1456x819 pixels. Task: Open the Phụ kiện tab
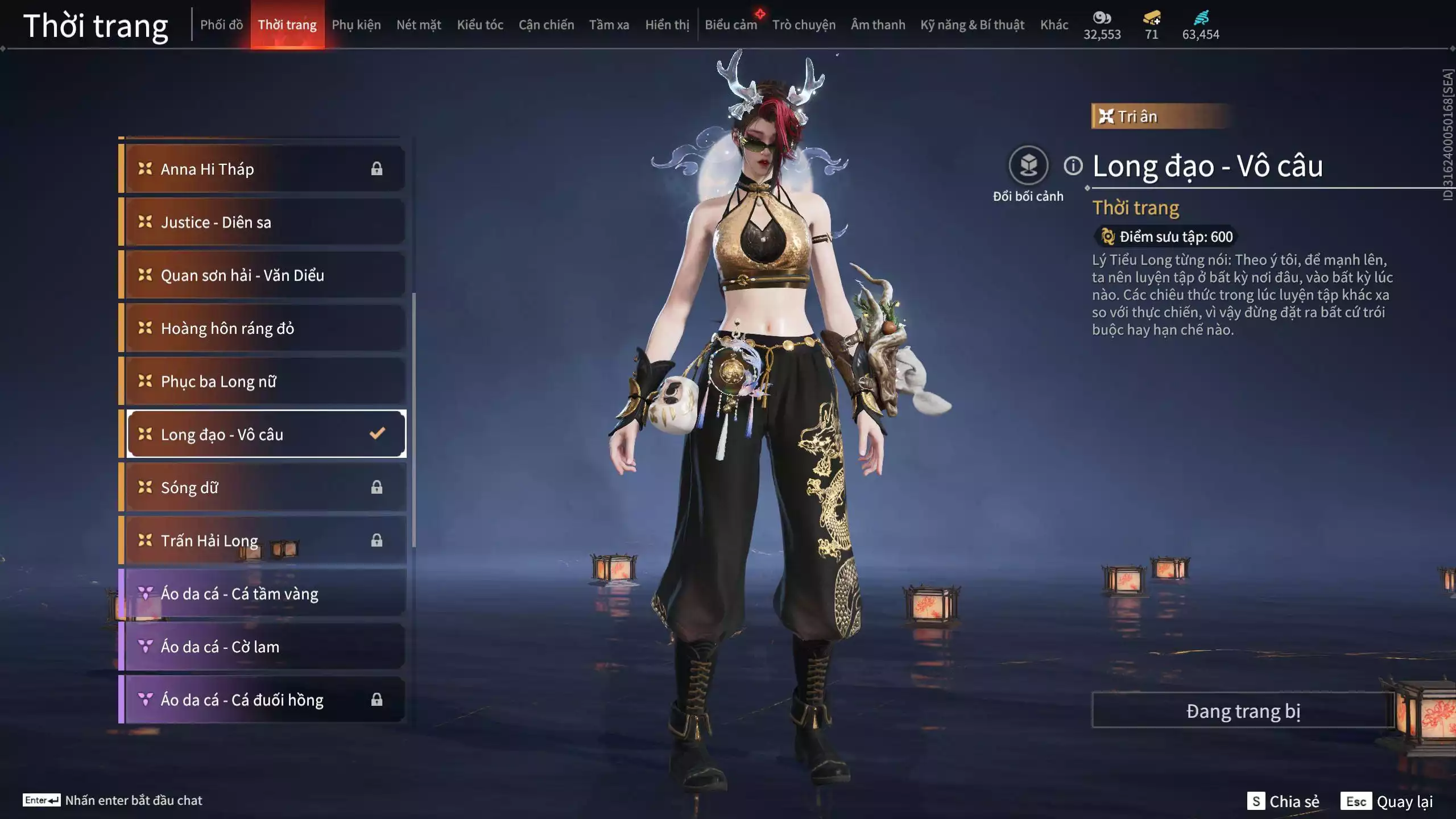click(x=356, y=25)
